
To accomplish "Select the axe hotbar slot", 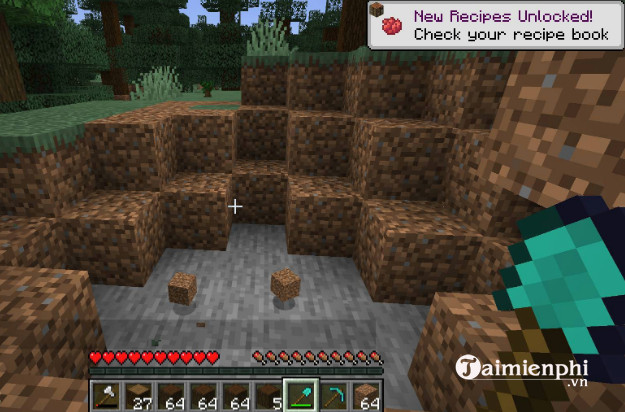I will [x=109, y=394].
